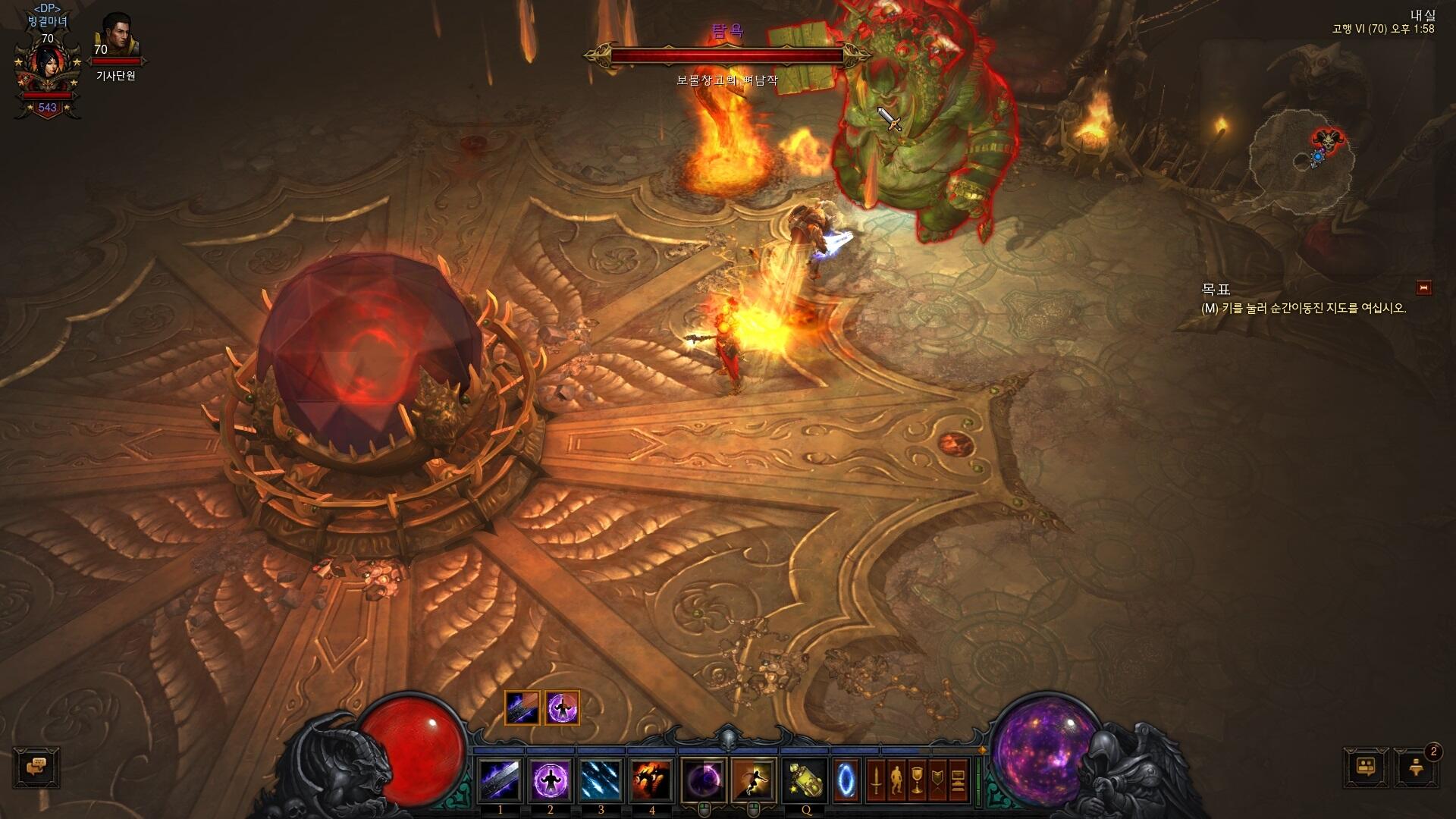Open the golden chalice menu button
1456x819 pixels.
tap(917, 780)
